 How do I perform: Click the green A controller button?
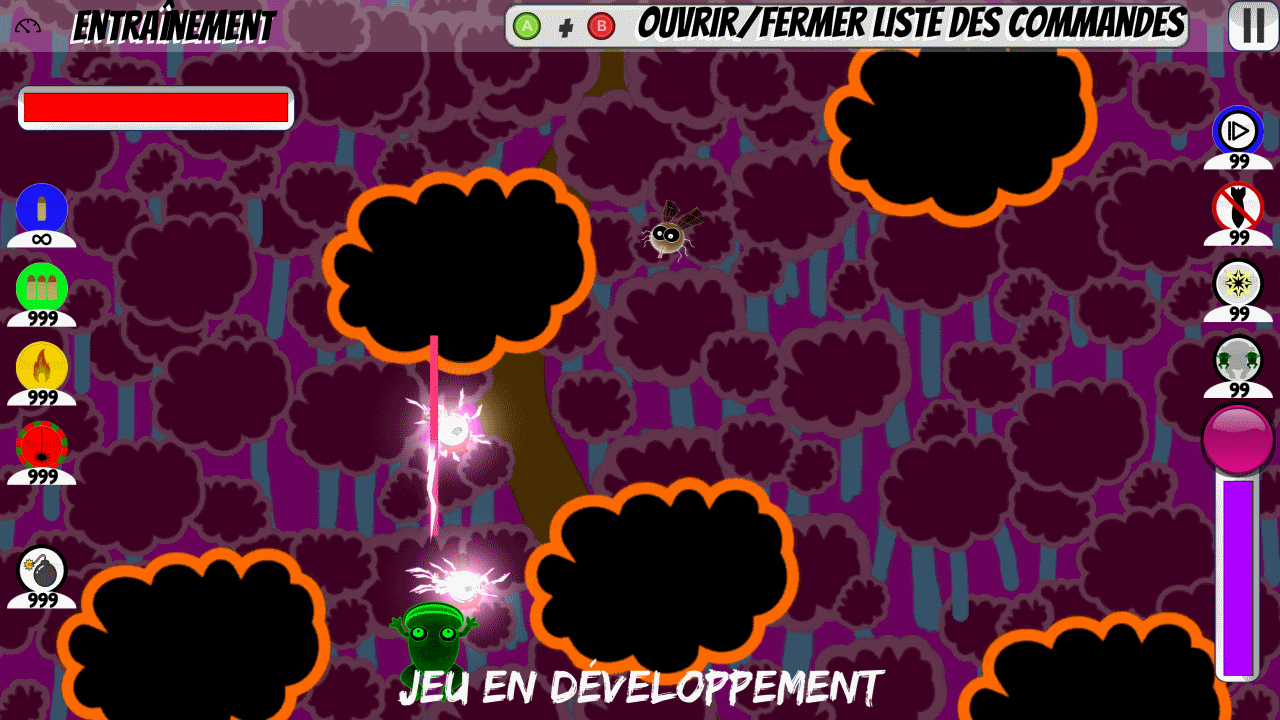coord(525,24)
